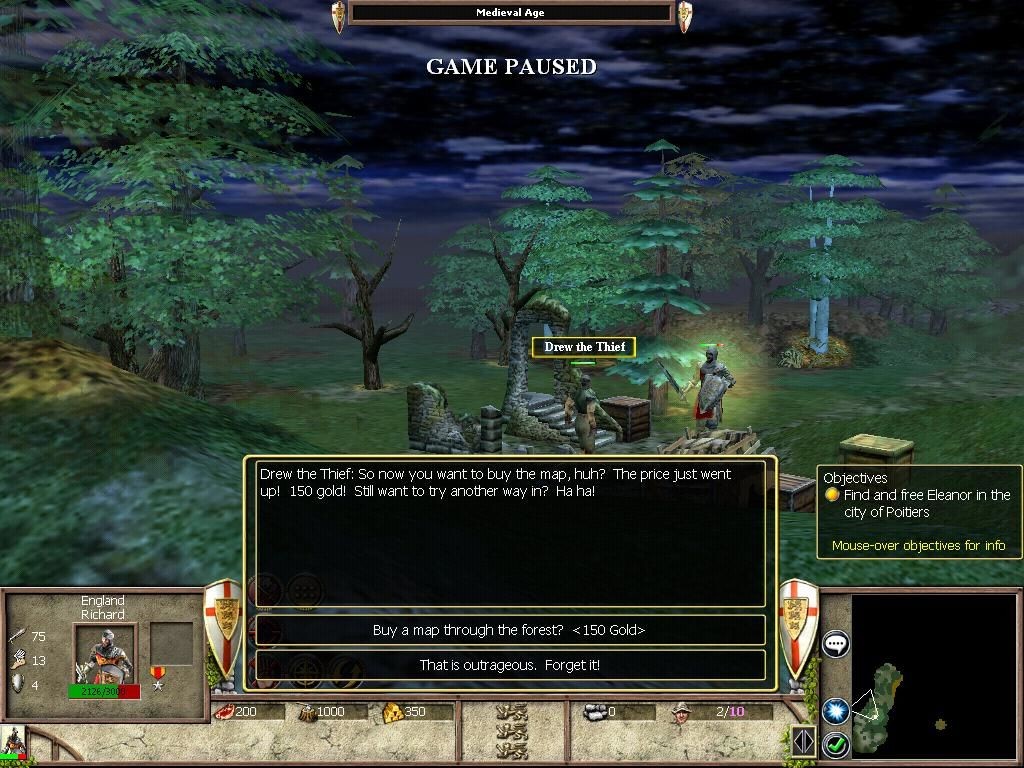Click the Medieval Age bar
The width and height of the screenshot is (1024, 768).
tap(511, 13)
